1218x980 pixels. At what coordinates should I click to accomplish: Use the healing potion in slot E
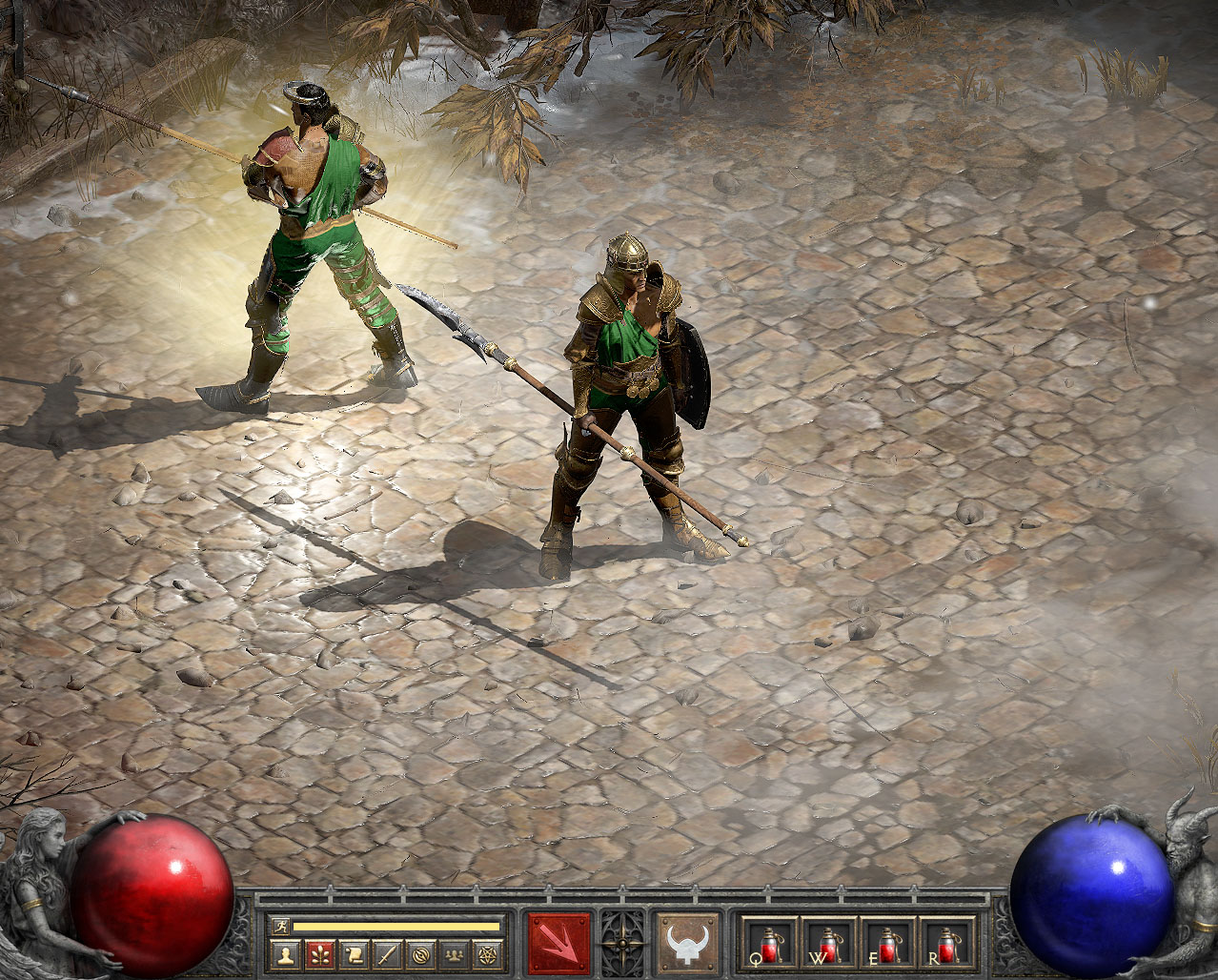pyautogui.click(x=888, y=944)
